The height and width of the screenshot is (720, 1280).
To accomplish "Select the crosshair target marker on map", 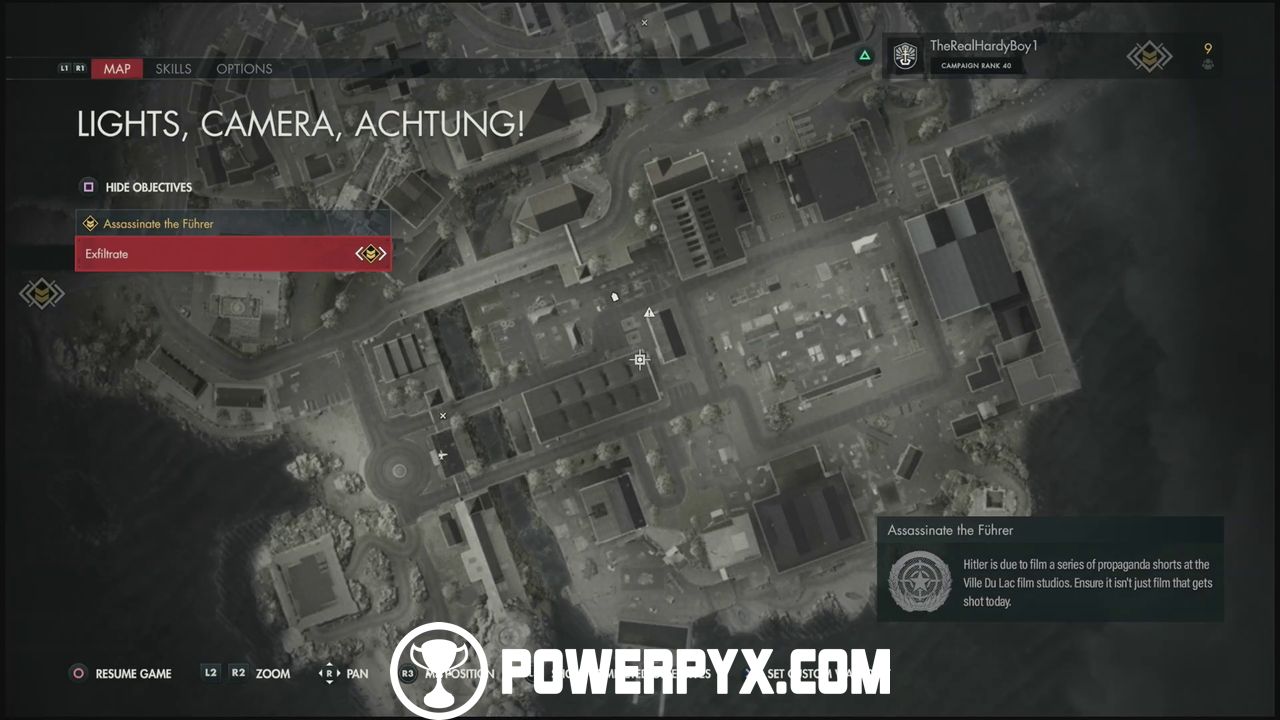I will [640, 360].
